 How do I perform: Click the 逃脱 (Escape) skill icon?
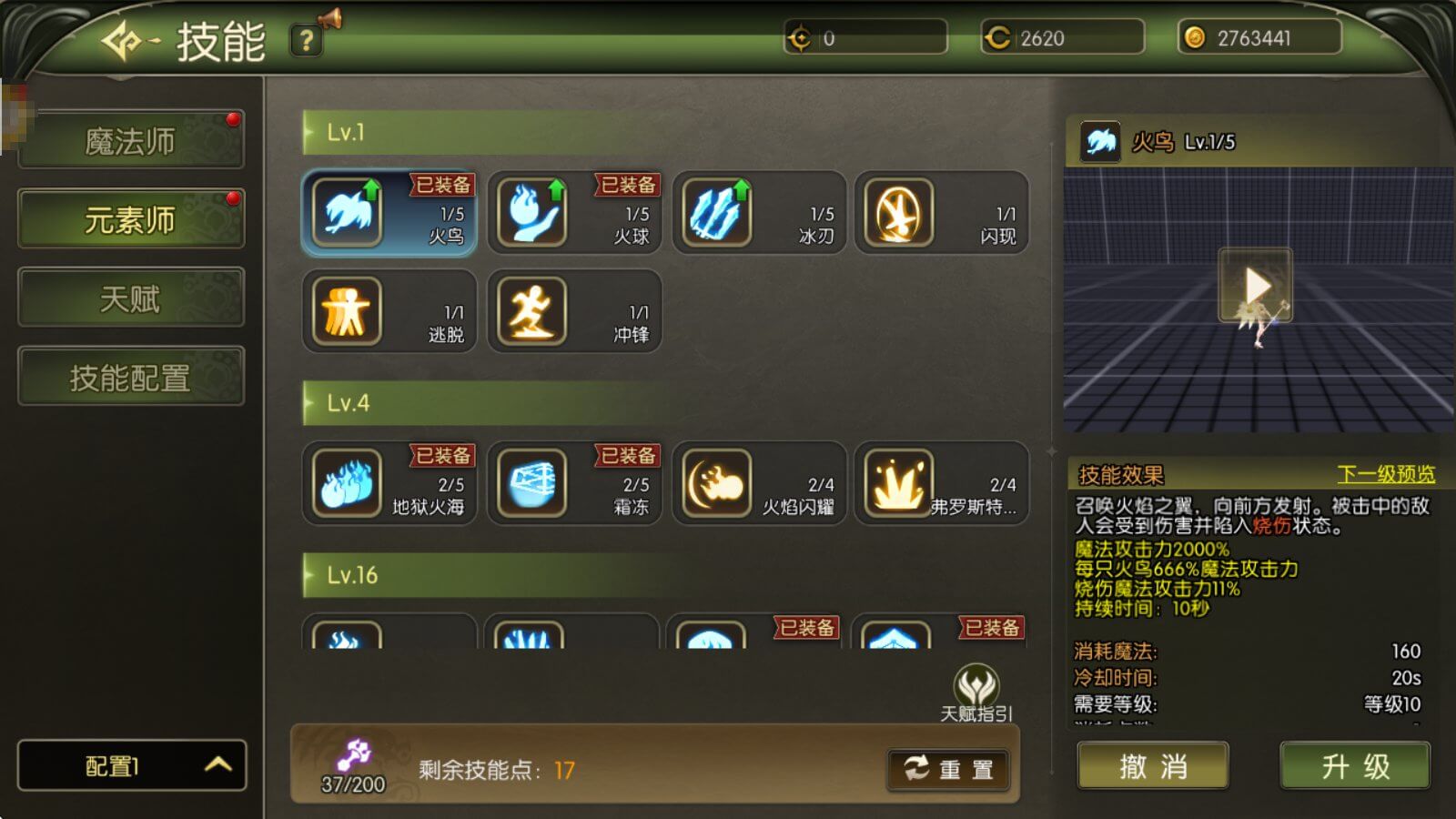(x=349, y=311)
